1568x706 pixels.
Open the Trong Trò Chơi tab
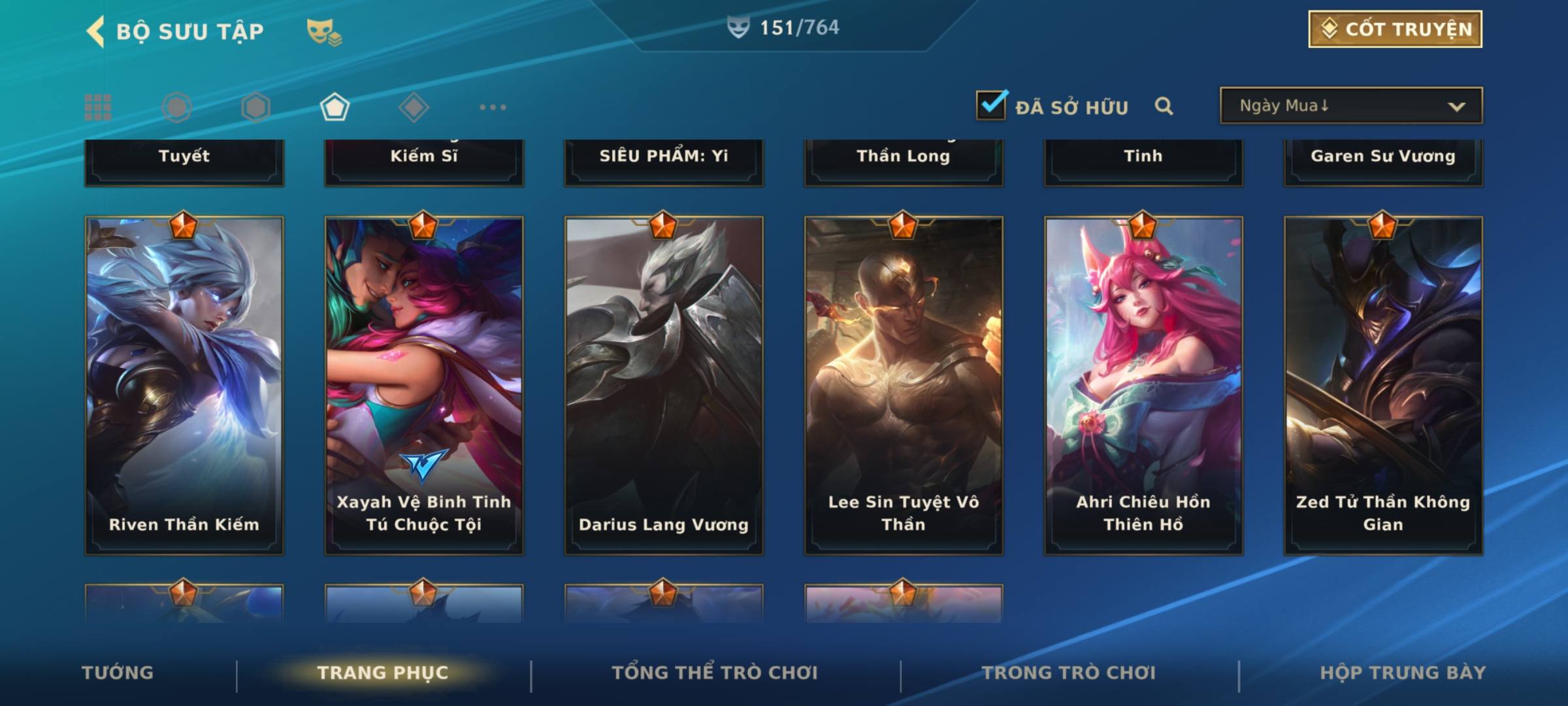point(1069,673)
